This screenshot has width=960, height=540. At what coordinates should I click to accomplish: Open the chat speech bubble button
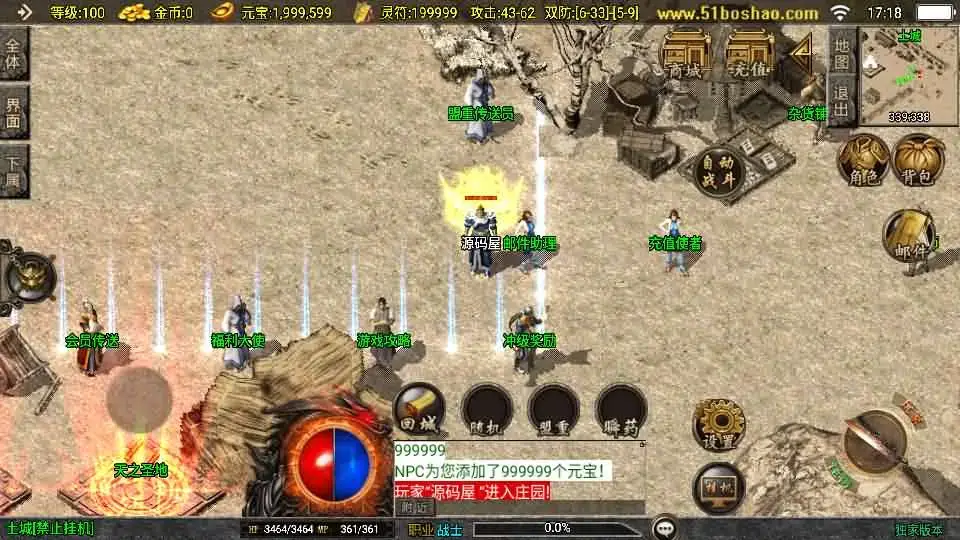(663, 528)
